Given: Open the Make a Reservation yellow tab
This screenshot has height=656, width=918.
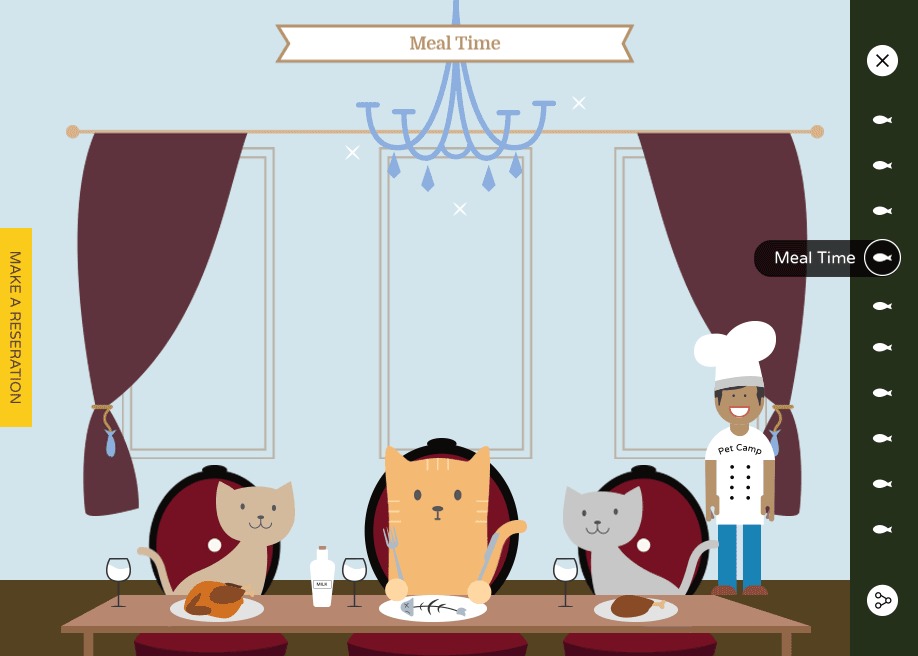Looking at the screenshot, I should [x=16, y=327].
